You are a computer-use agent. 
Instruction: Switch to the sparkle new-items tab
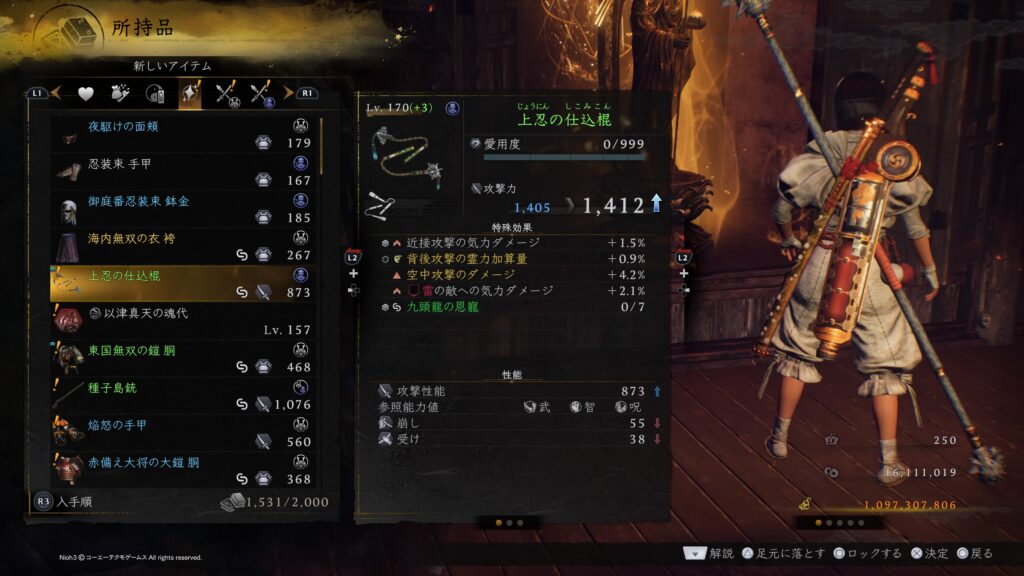click(x=189, y=94)
